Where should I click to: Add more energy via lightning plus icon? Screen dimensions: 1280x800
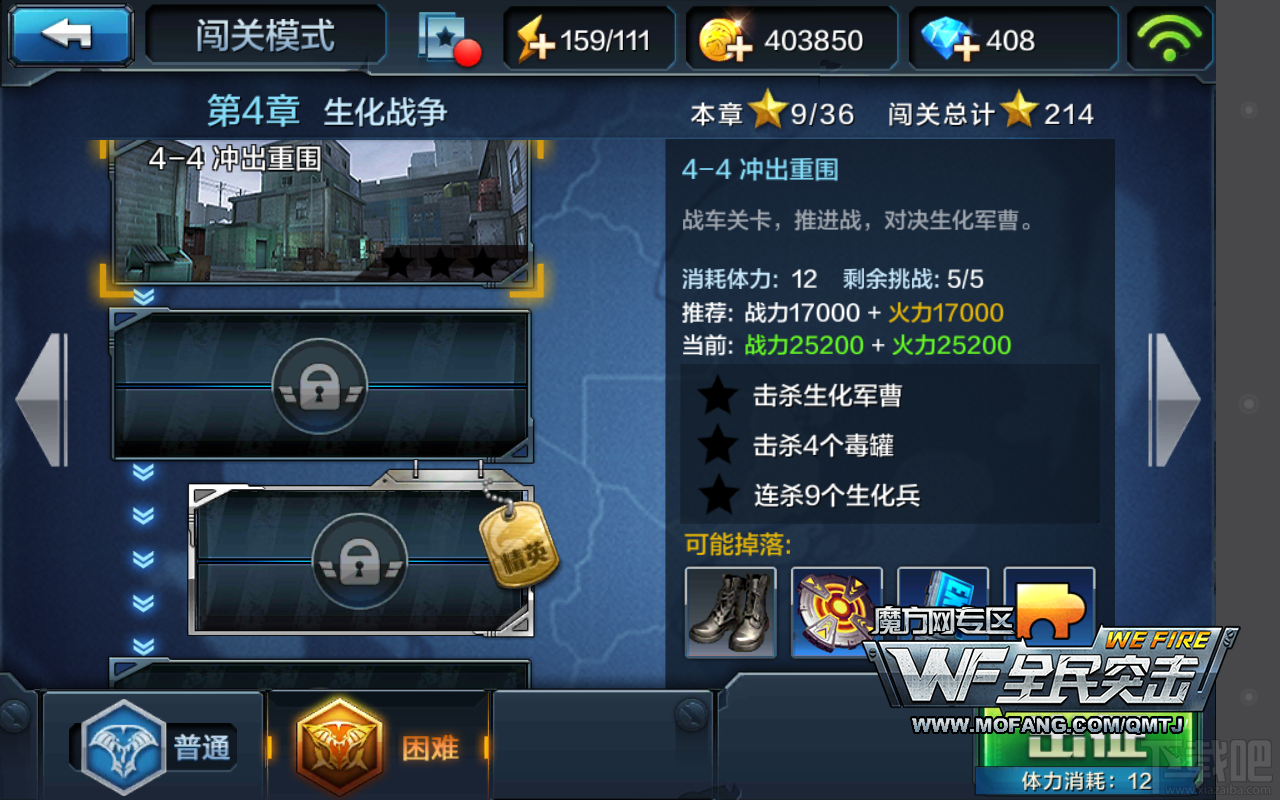(x=535, y=41)
